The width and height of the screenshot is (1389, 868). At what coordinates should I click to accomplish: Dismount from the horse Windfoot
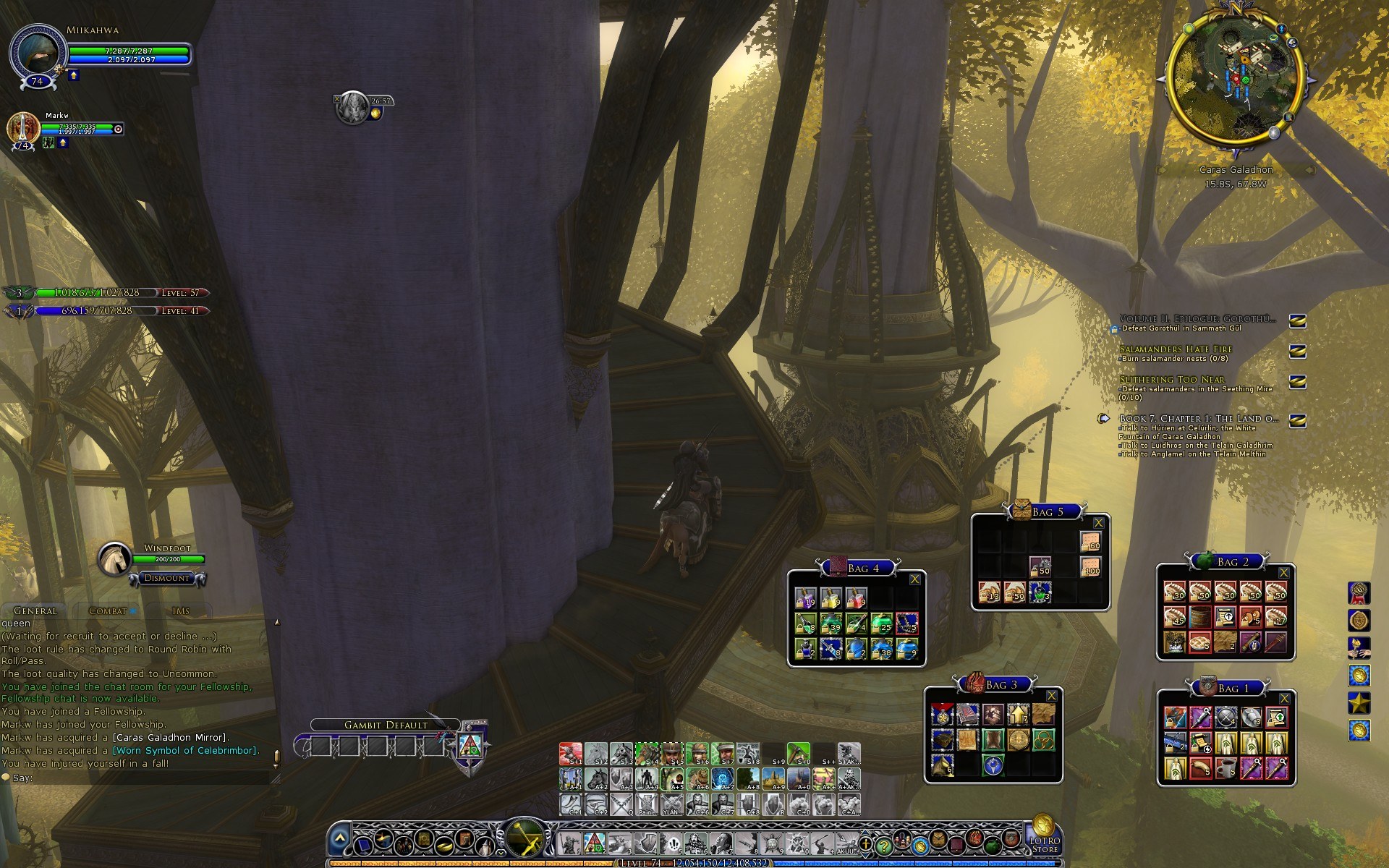(x=166, y=578)
